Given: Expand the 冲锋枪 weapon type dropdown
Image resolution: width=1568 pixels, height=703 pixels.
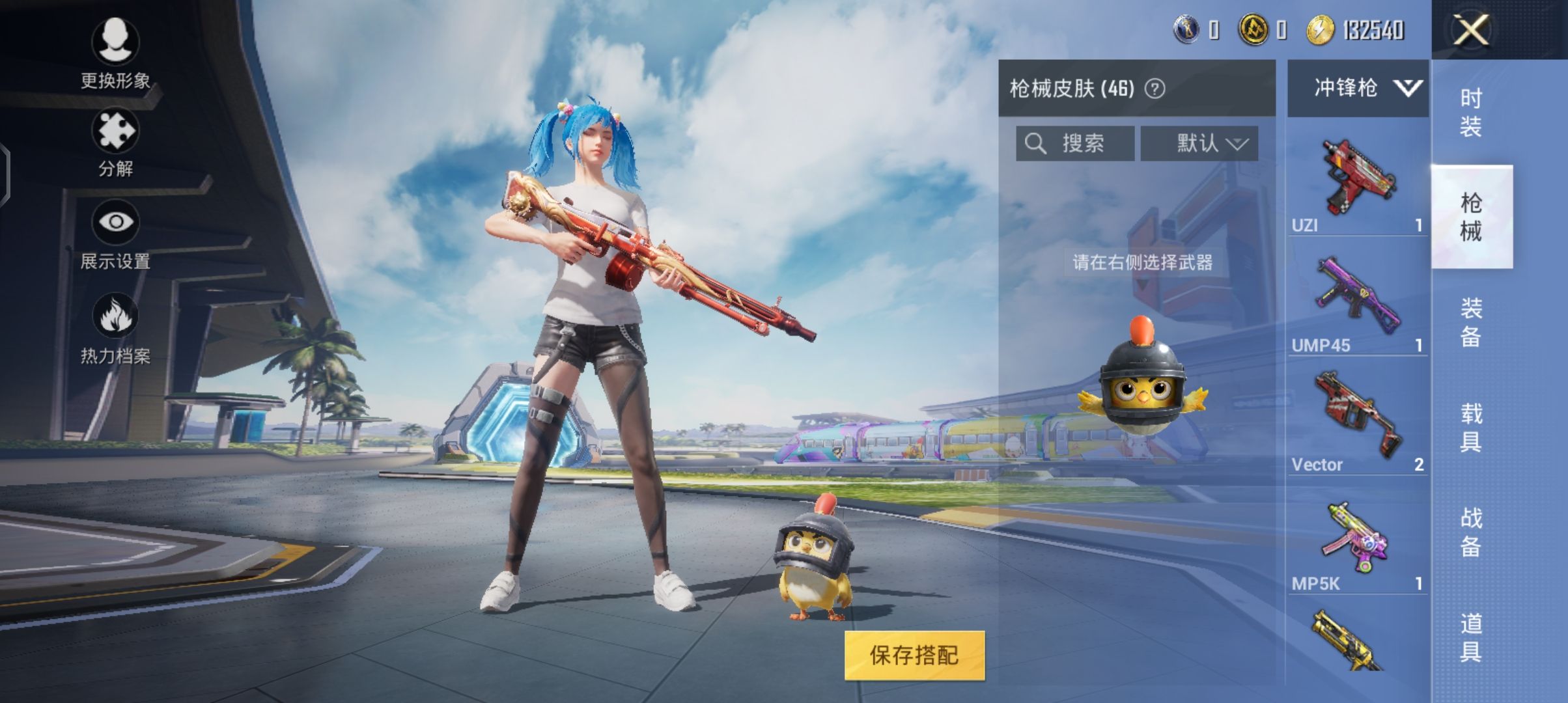Looking at the screenshot, I should [x=1358, y=88].
